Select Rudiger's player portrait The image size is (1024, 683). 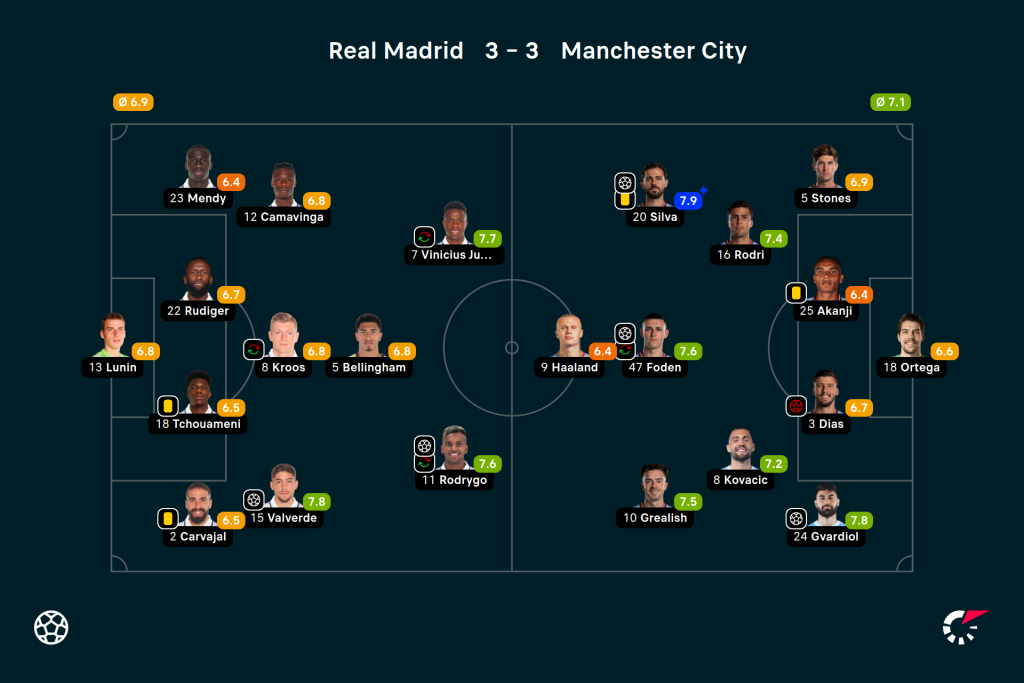(x=198, y=280)
